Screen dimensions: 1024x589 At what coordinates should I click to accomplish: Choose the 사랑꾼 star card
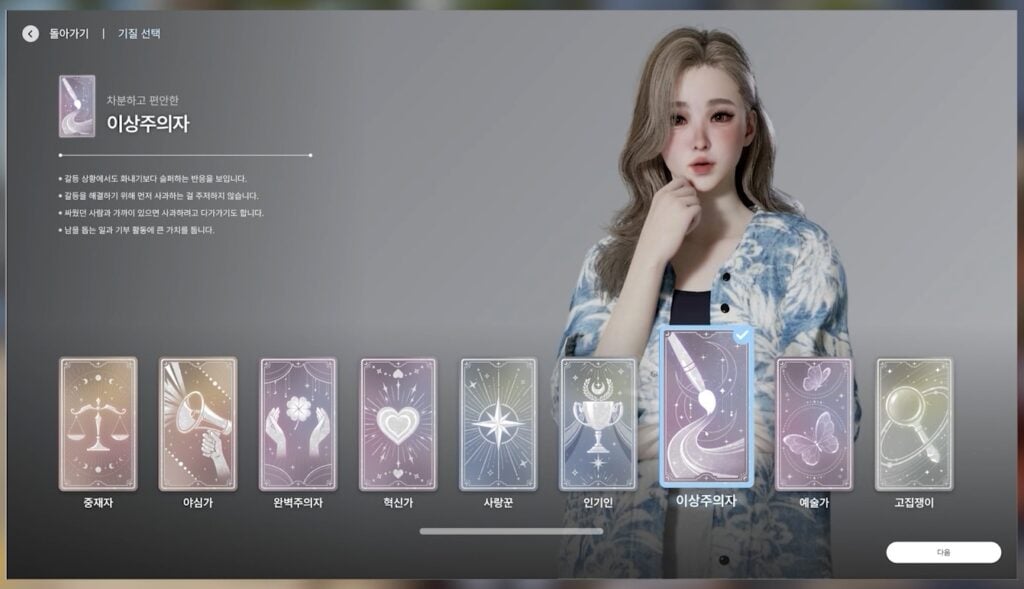point(498,424)
